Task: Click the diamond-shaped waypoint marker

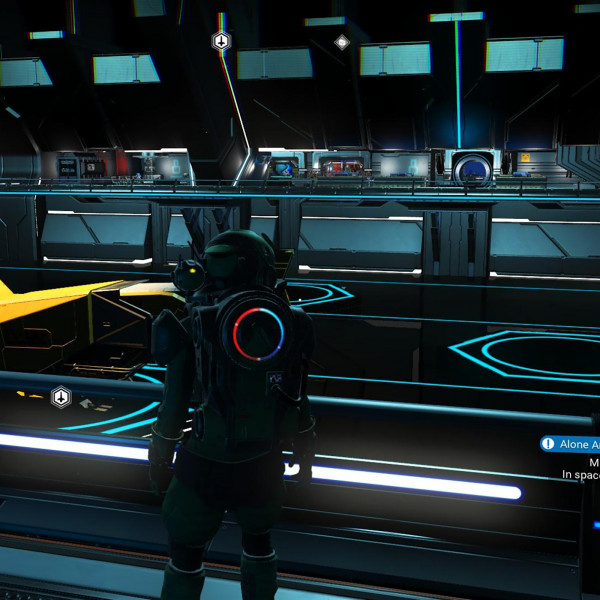Action: [342, 42]
